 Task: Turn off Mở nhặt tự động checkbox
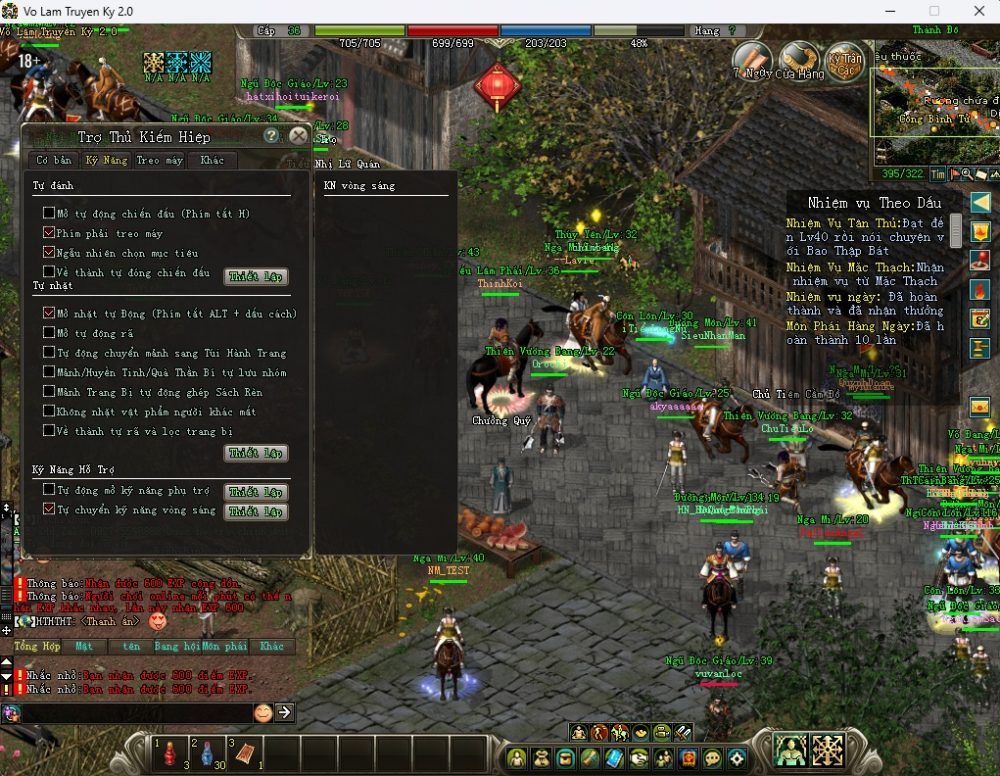(49, 313)
